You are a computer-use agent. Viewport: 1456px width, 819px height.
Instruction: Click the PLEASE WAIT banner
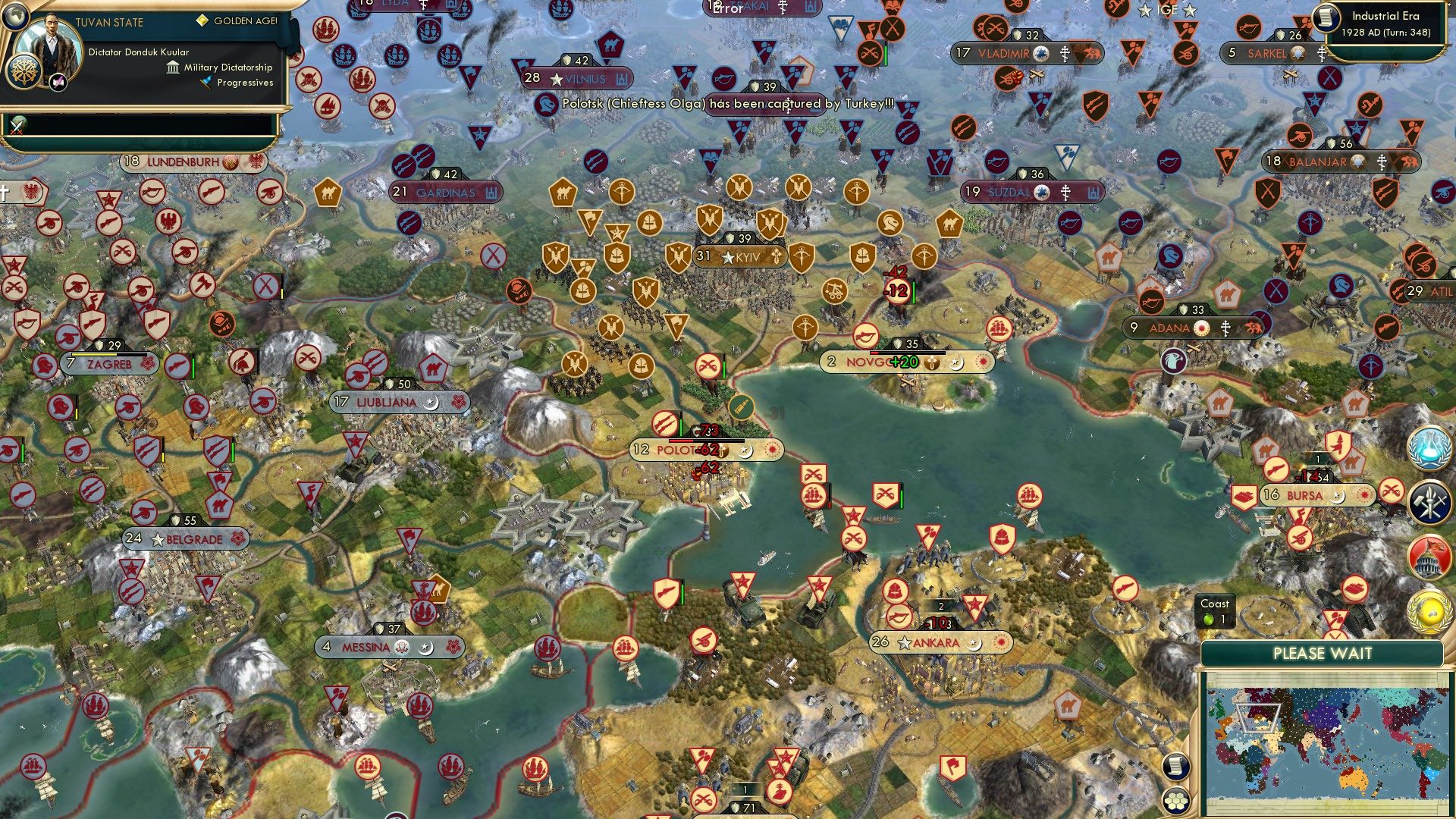1323,653
